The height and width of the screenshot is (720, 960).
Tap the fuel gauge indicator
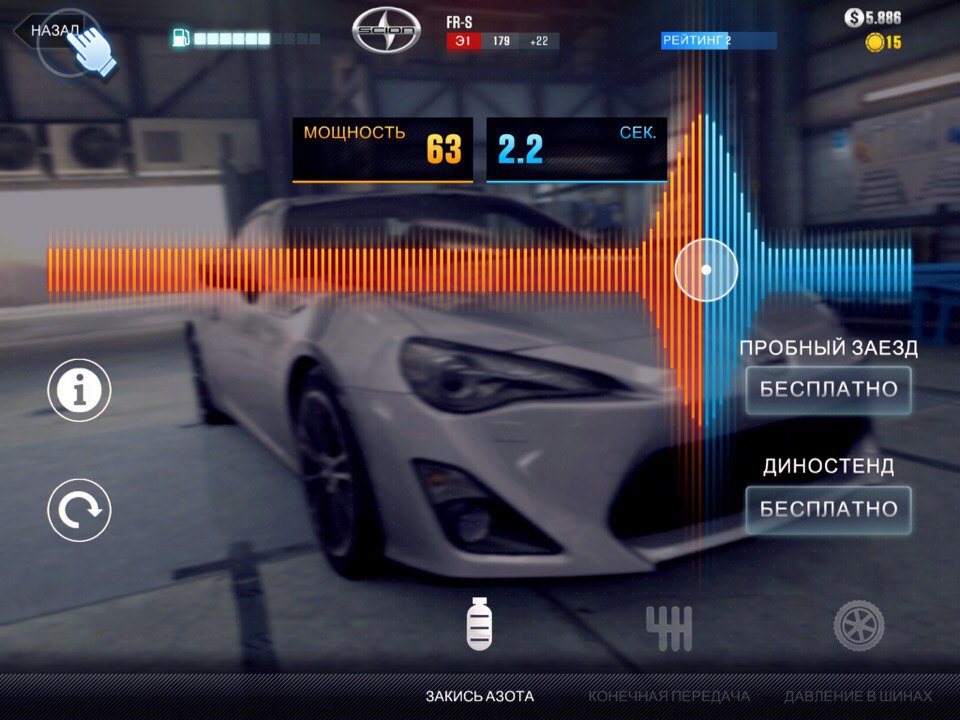pos(246,39)
